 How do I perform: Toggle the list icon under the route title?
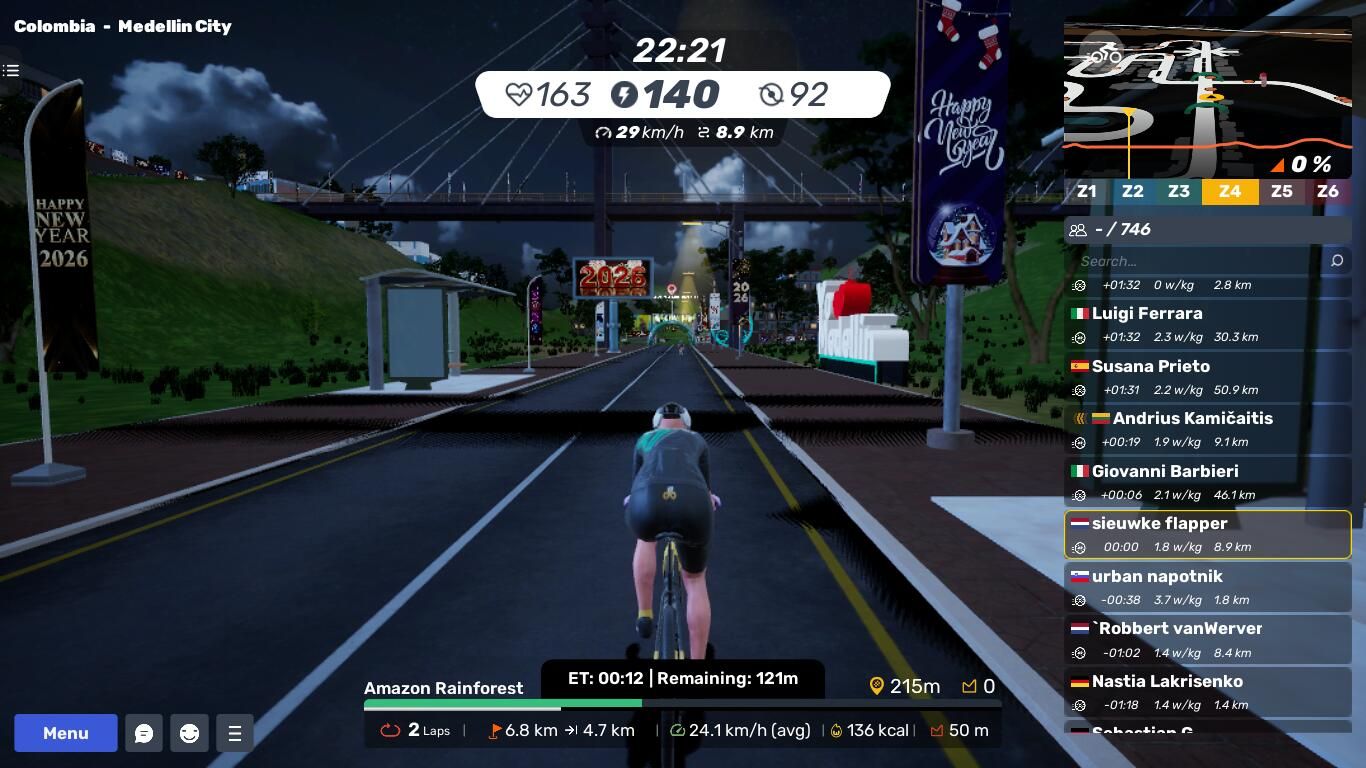click(11, 70)
